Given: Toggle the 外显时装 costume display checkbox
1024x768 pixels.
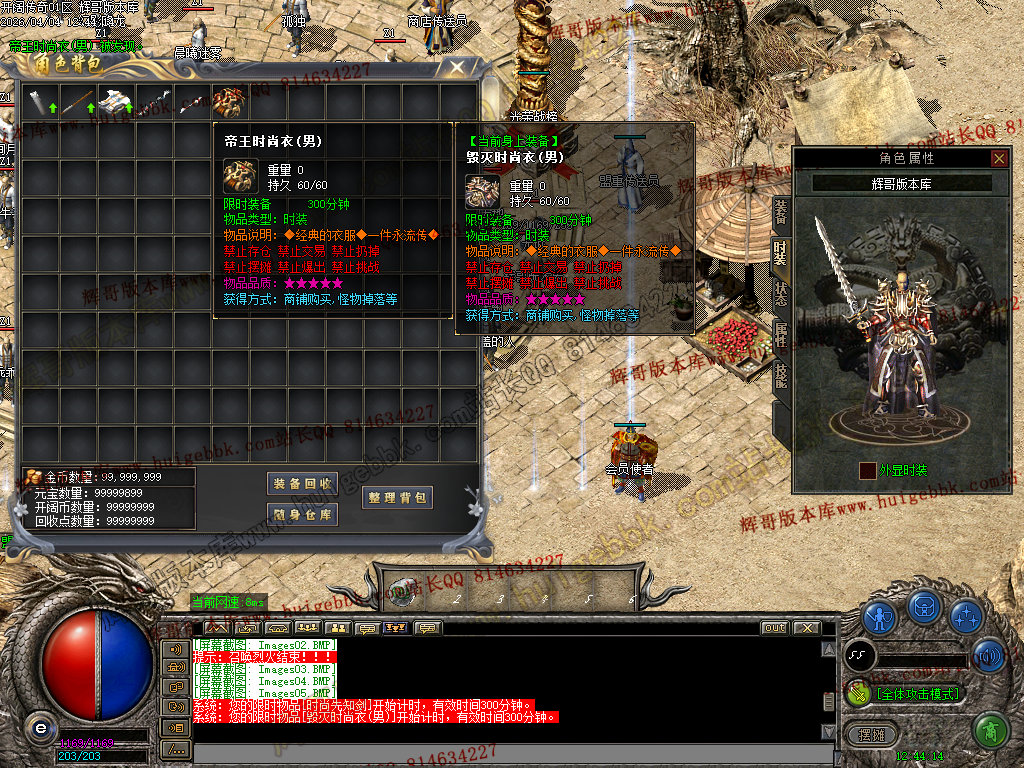Looking at the screenshot, I should (868, 470).
